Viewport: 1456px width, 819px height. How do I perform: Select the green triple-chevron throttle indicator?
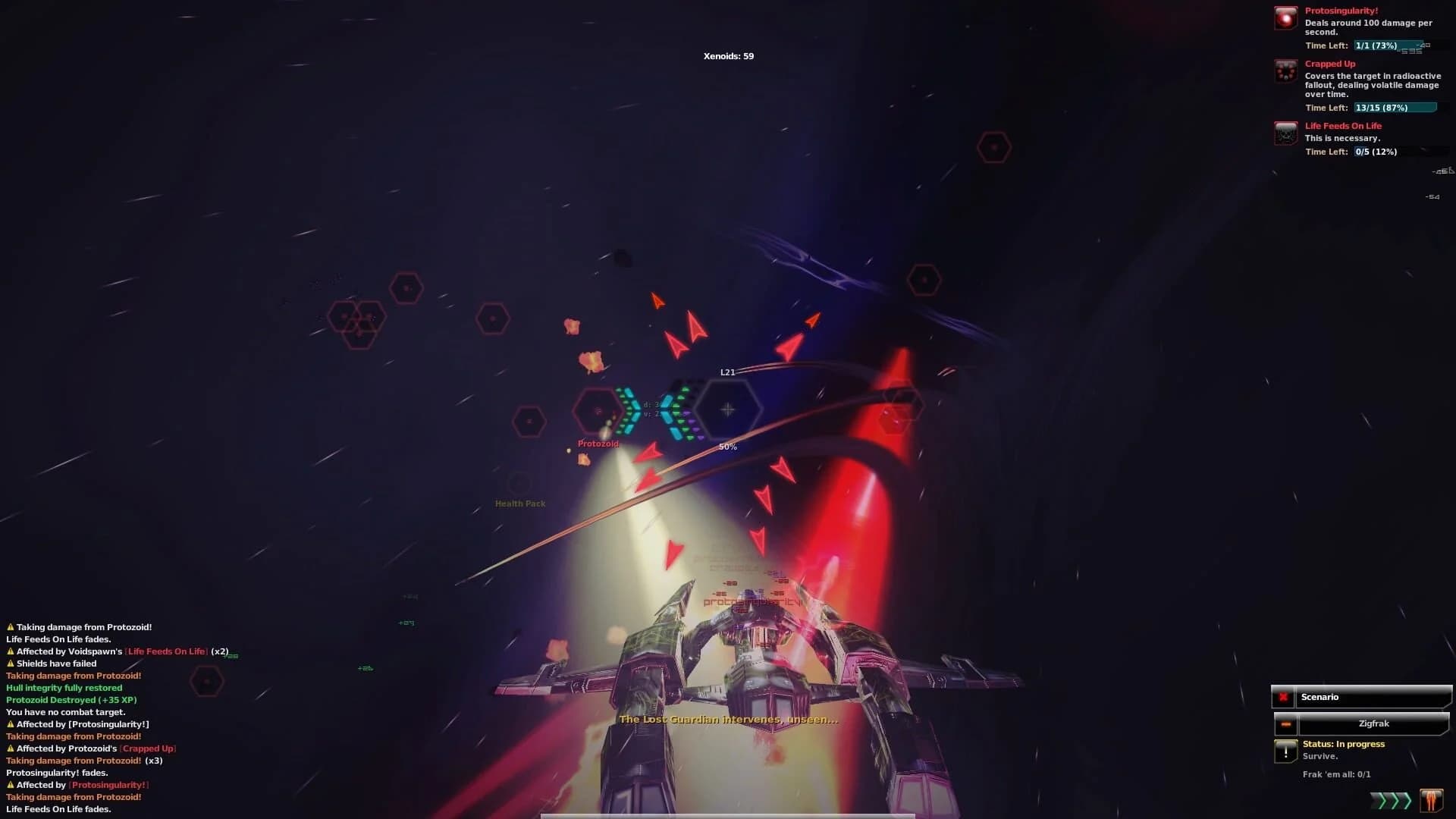(1392, 800)
